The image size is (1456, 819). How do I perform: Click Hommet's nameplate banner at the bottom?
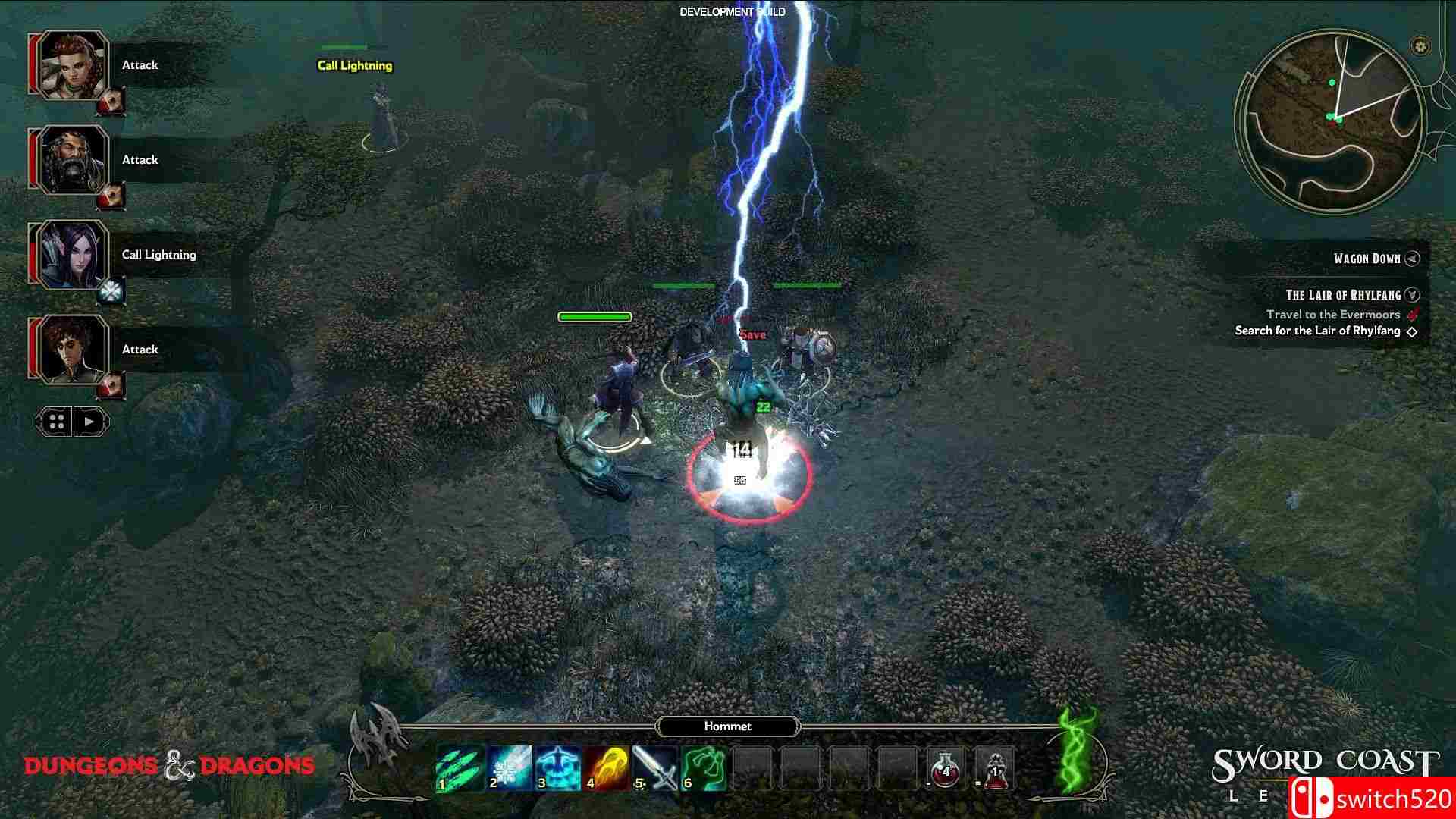728,726
